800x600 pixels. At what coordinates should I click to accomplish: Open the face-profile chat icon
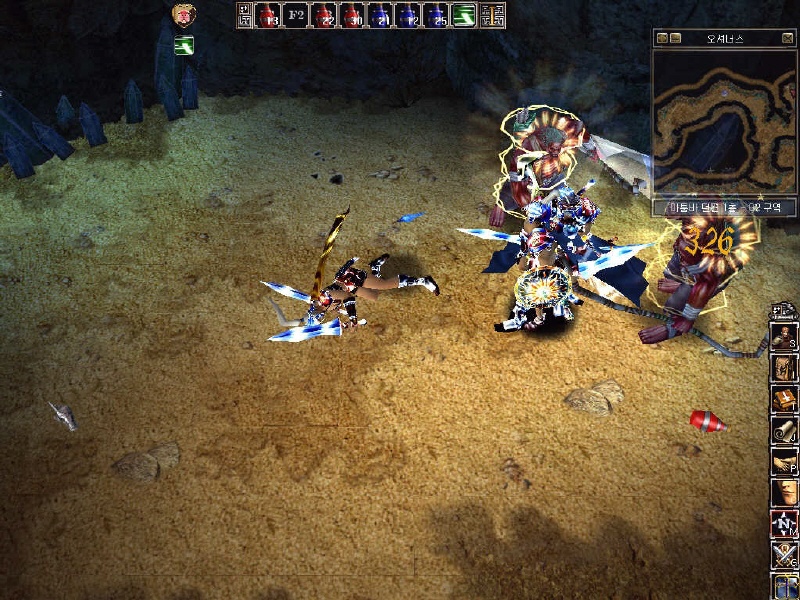point(784,493)
